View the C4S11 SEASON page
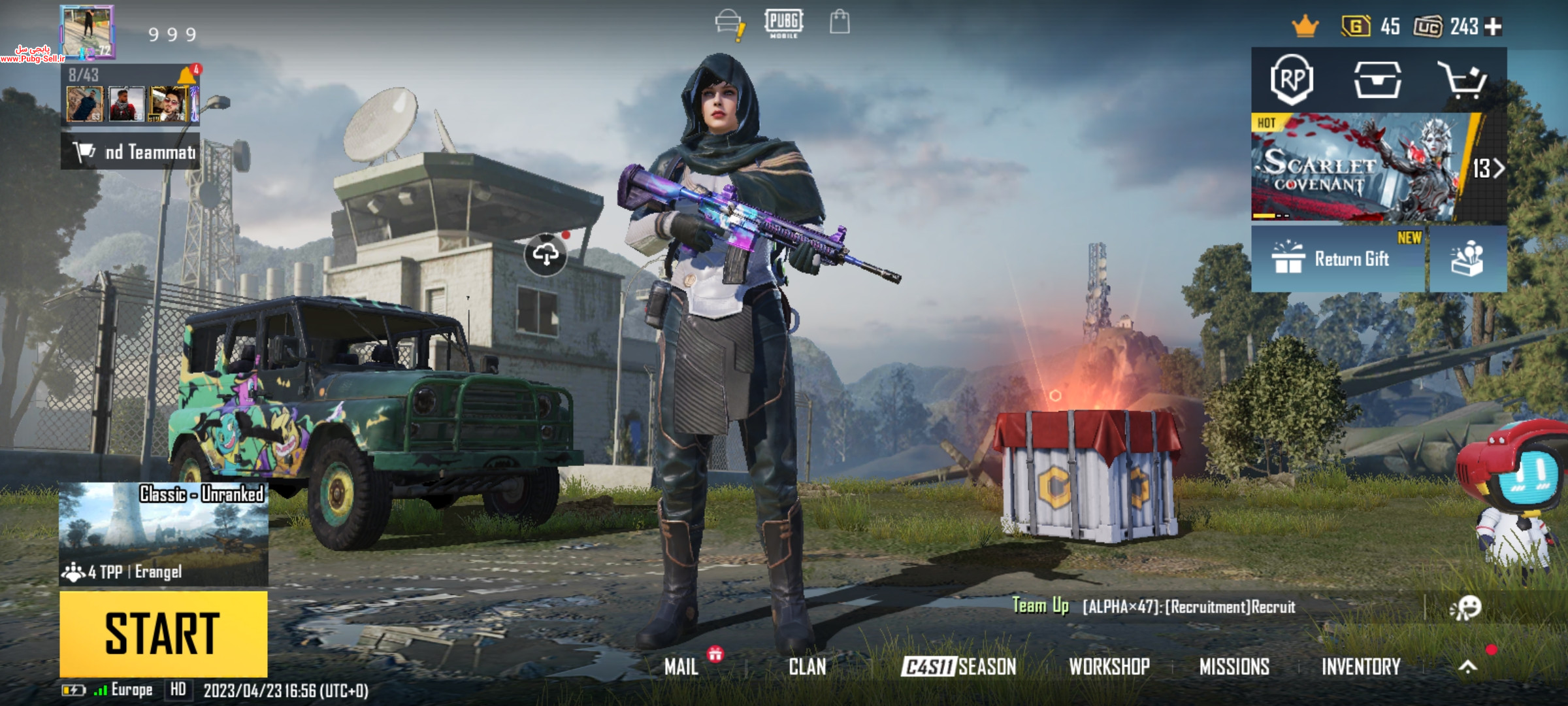This screenshot has height=706, width=1568. [958, 666]
